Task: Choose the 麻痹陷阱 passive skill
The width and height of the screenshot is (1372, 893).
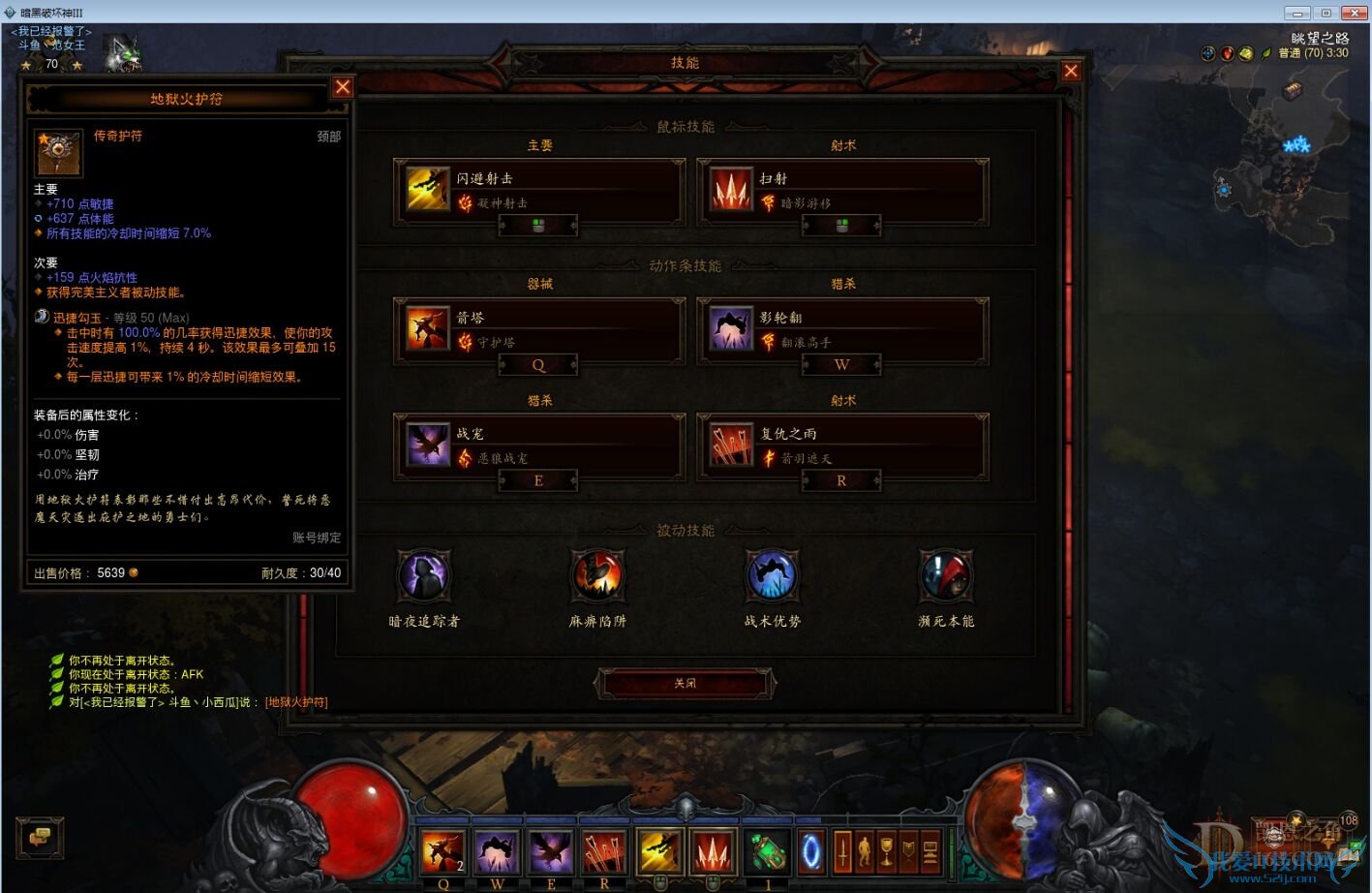Action: [597, 576]
